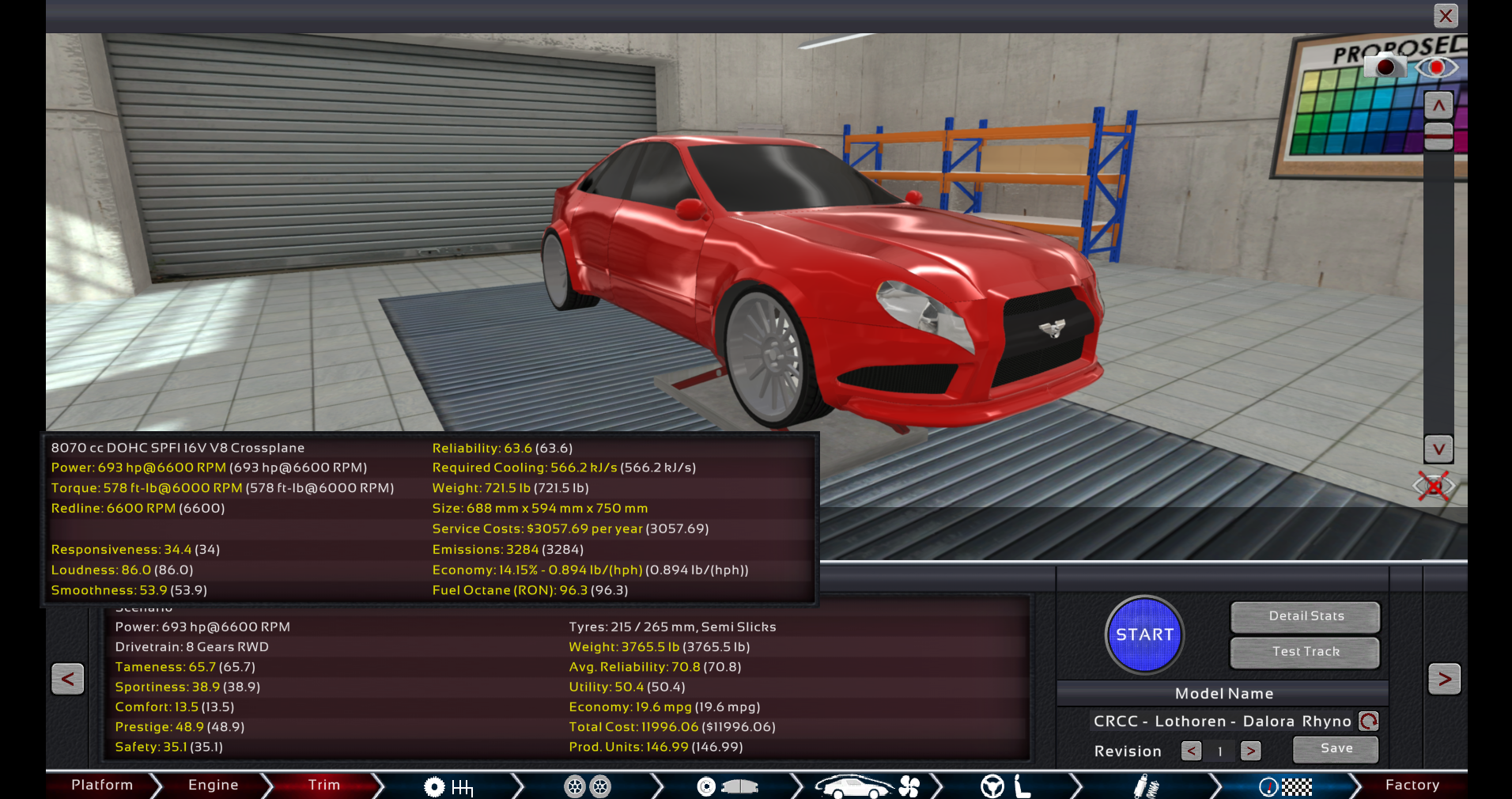Increase the revision number with right arrow
The height and width of the screenshot is (799, 1512).
tap(1250, 751)
